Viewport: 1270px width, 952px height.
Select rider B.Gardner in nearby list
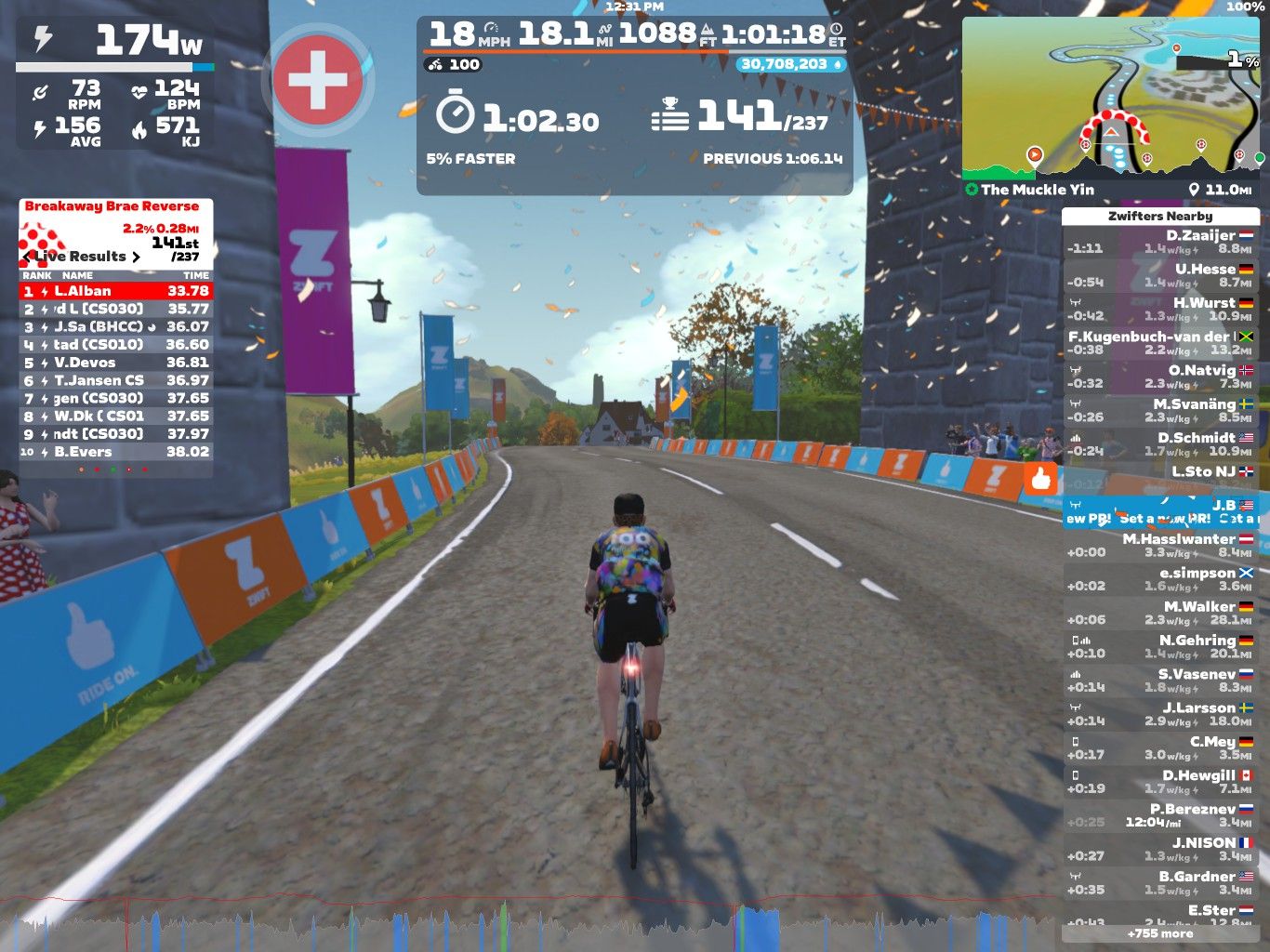pyautogui.click(x=1160, y=883)
